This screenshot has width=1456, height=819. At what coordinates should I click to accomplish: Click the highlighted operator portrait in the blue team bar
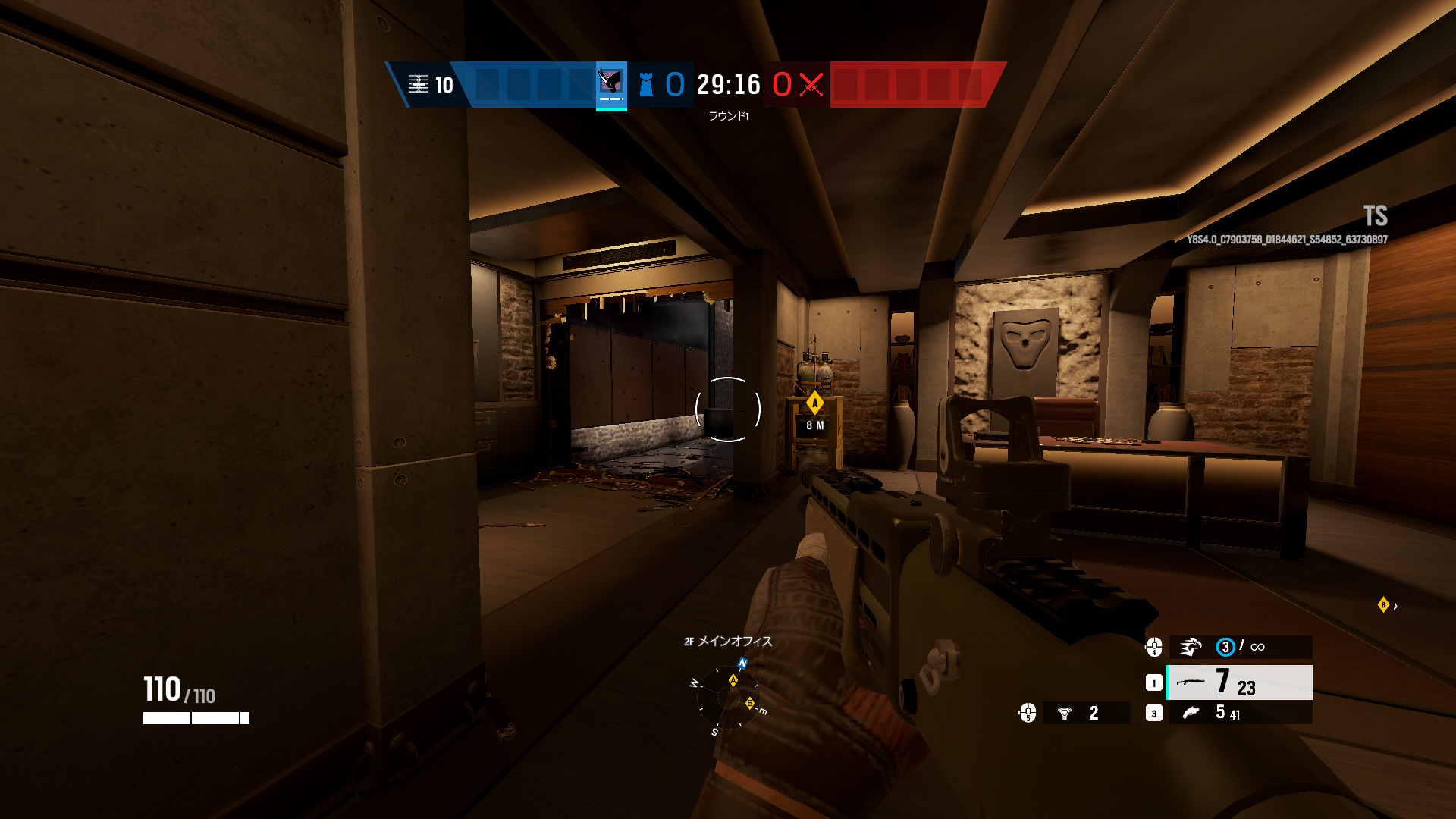(x=610, y=85)
